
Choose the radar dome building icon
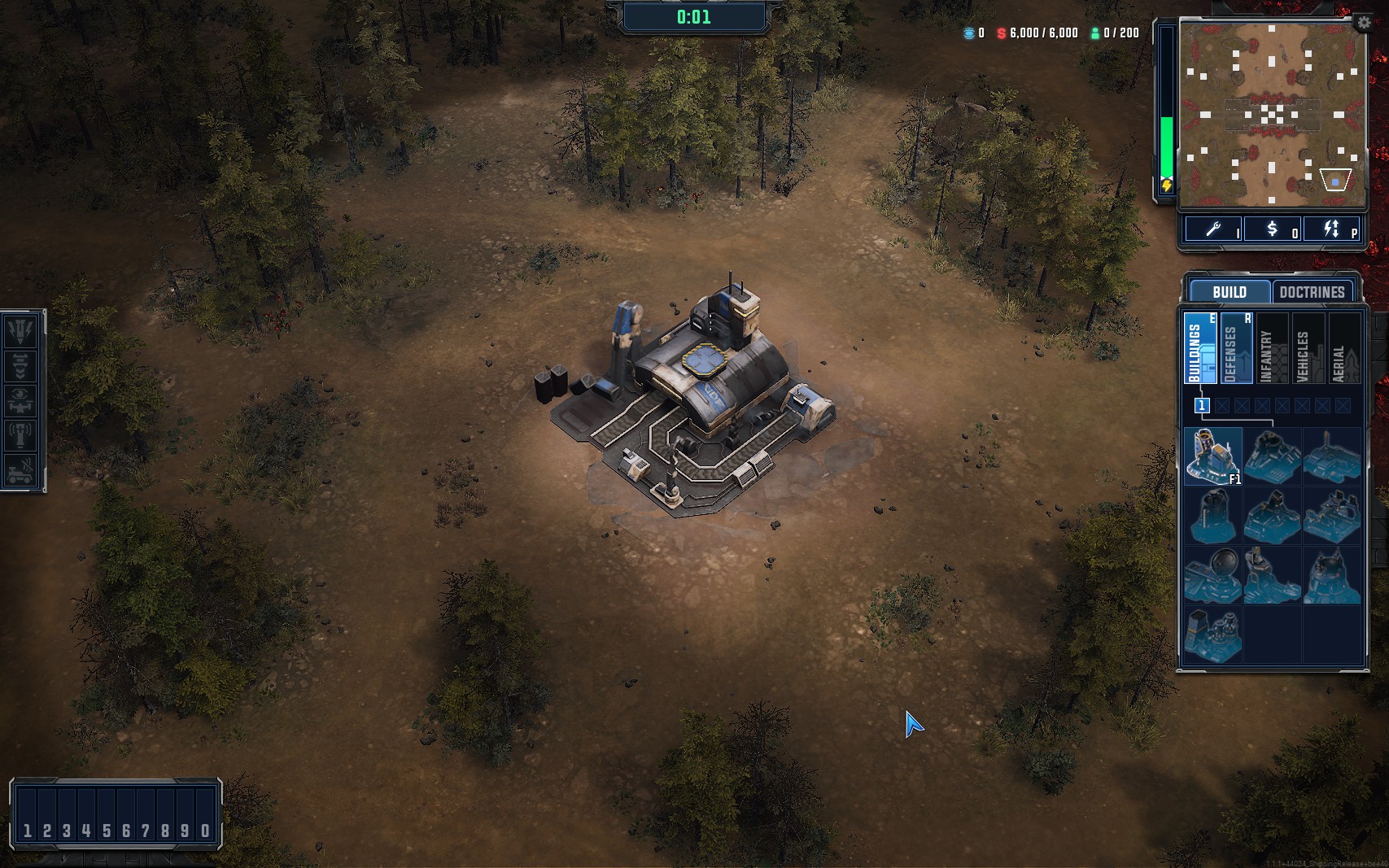[1212, 575]
